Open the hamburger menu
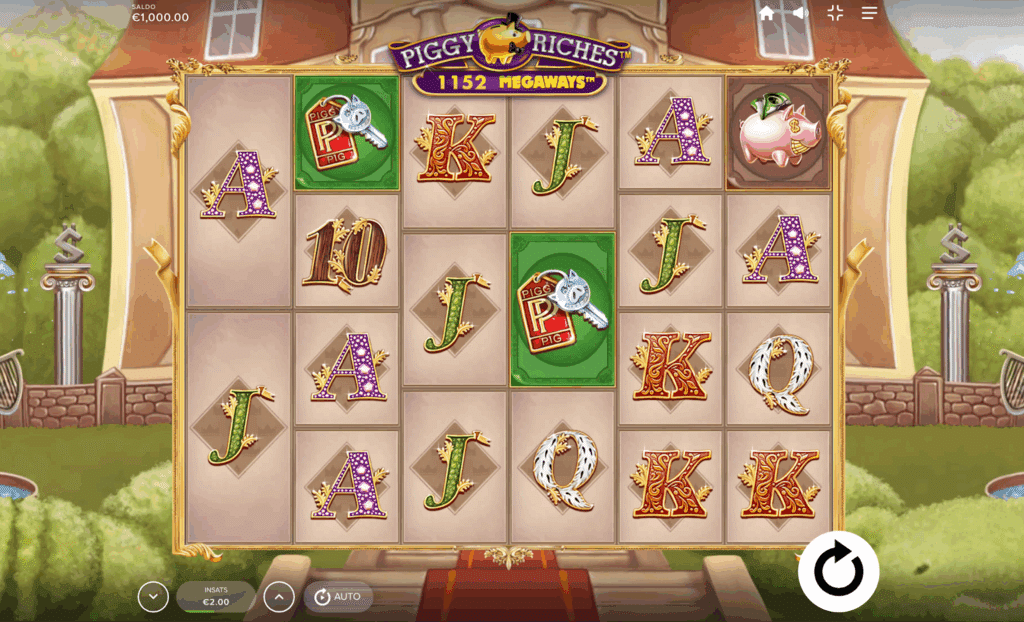The width and height of the screenshot is (1024, 622). coord(870,13)
